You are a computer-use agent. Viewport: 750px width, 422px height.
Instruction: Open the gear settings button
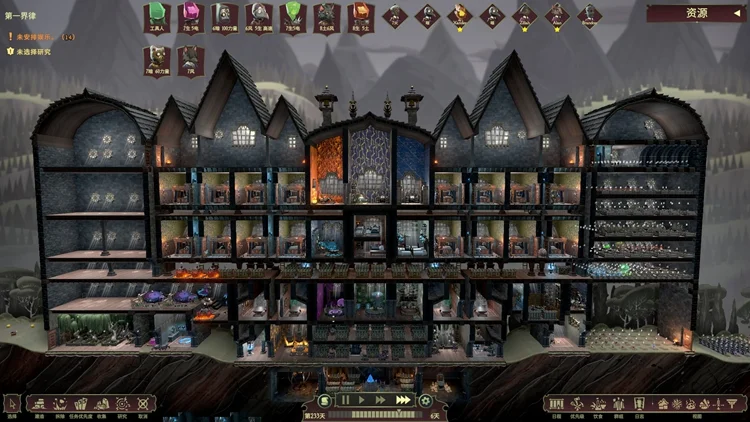(x=425, y=400)
